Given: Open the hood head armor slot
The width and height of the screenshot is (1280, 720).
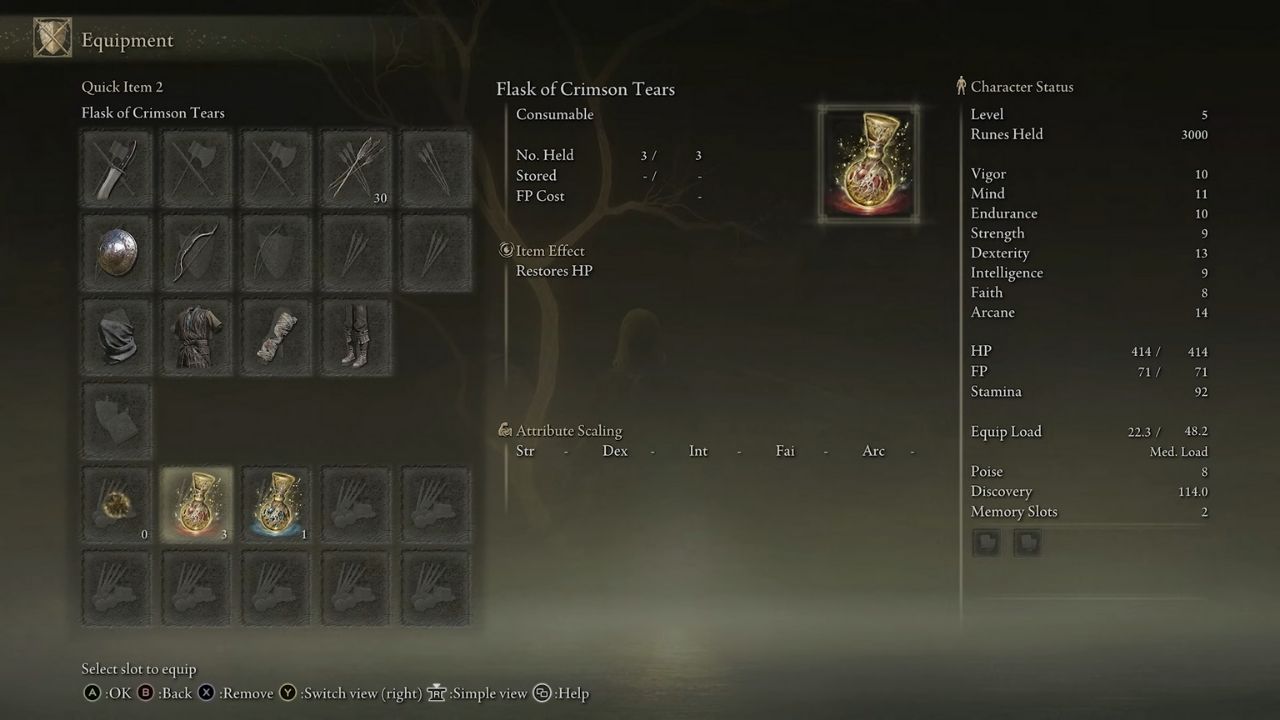Looking at the screenshot, I should coord(117,336).
